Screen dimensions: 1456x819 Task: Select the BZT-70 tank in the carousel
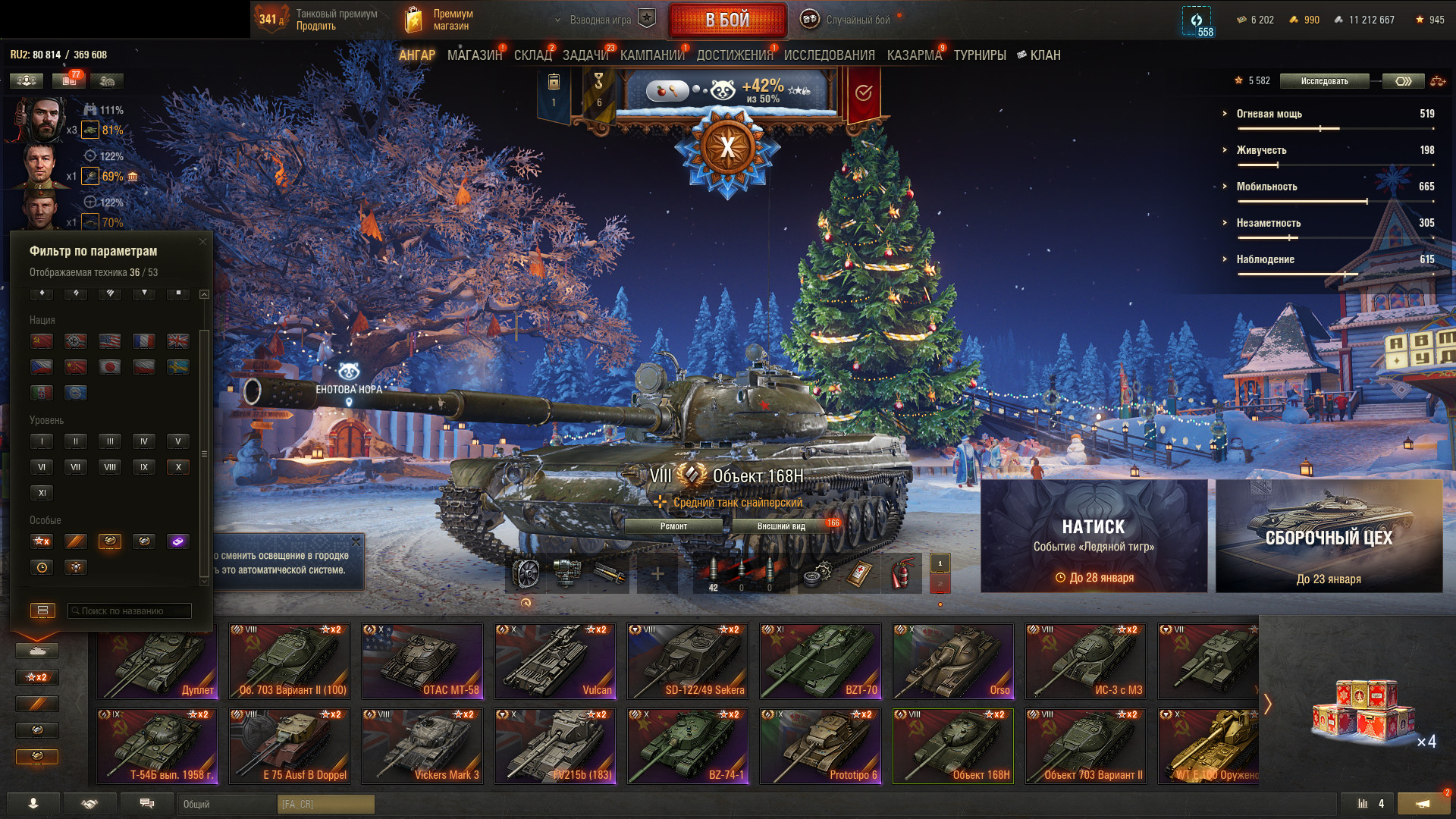(821, 661)
